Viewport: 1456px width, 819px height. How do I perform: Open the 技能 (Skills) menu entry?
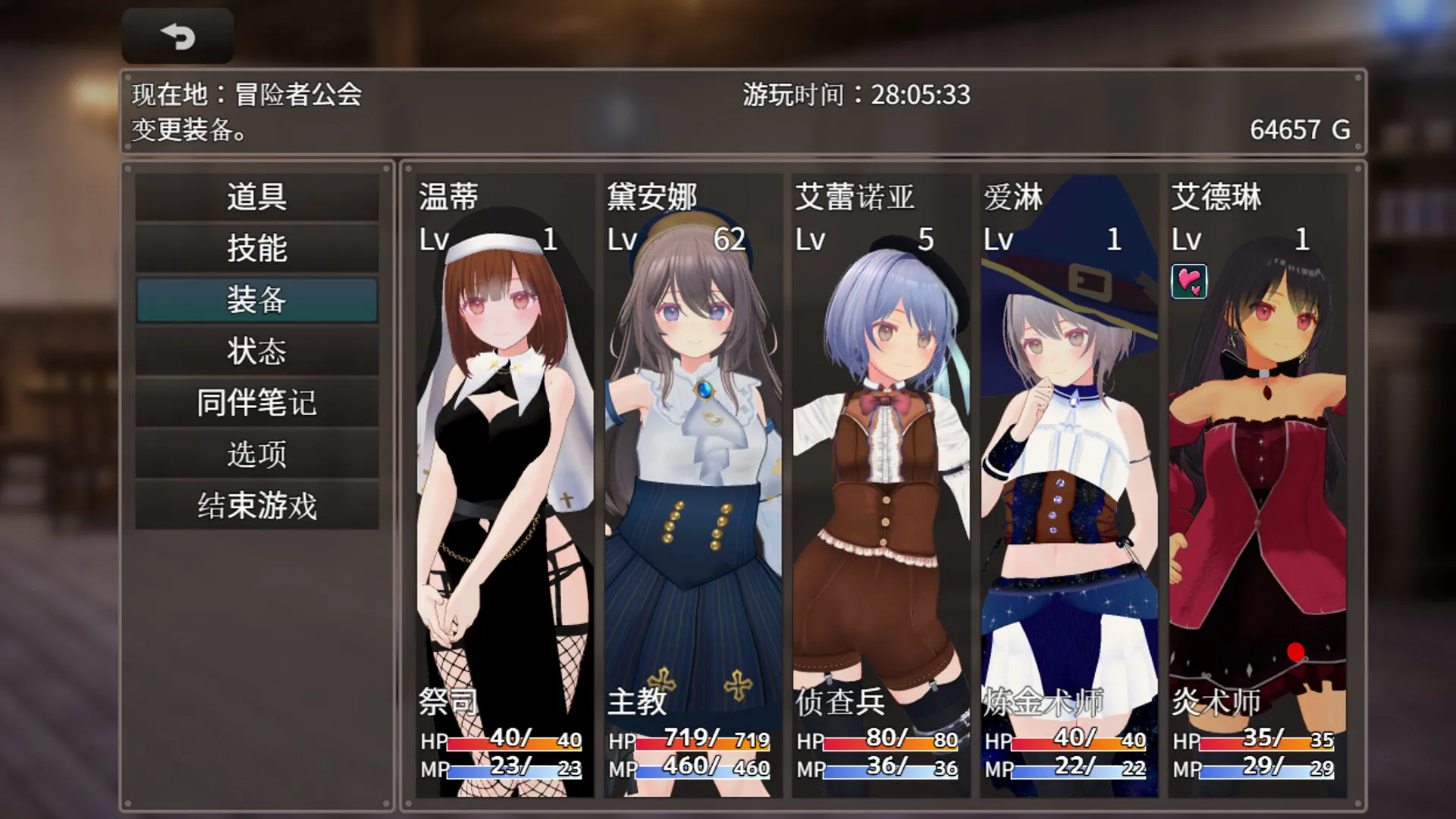[x=256, y=249]
